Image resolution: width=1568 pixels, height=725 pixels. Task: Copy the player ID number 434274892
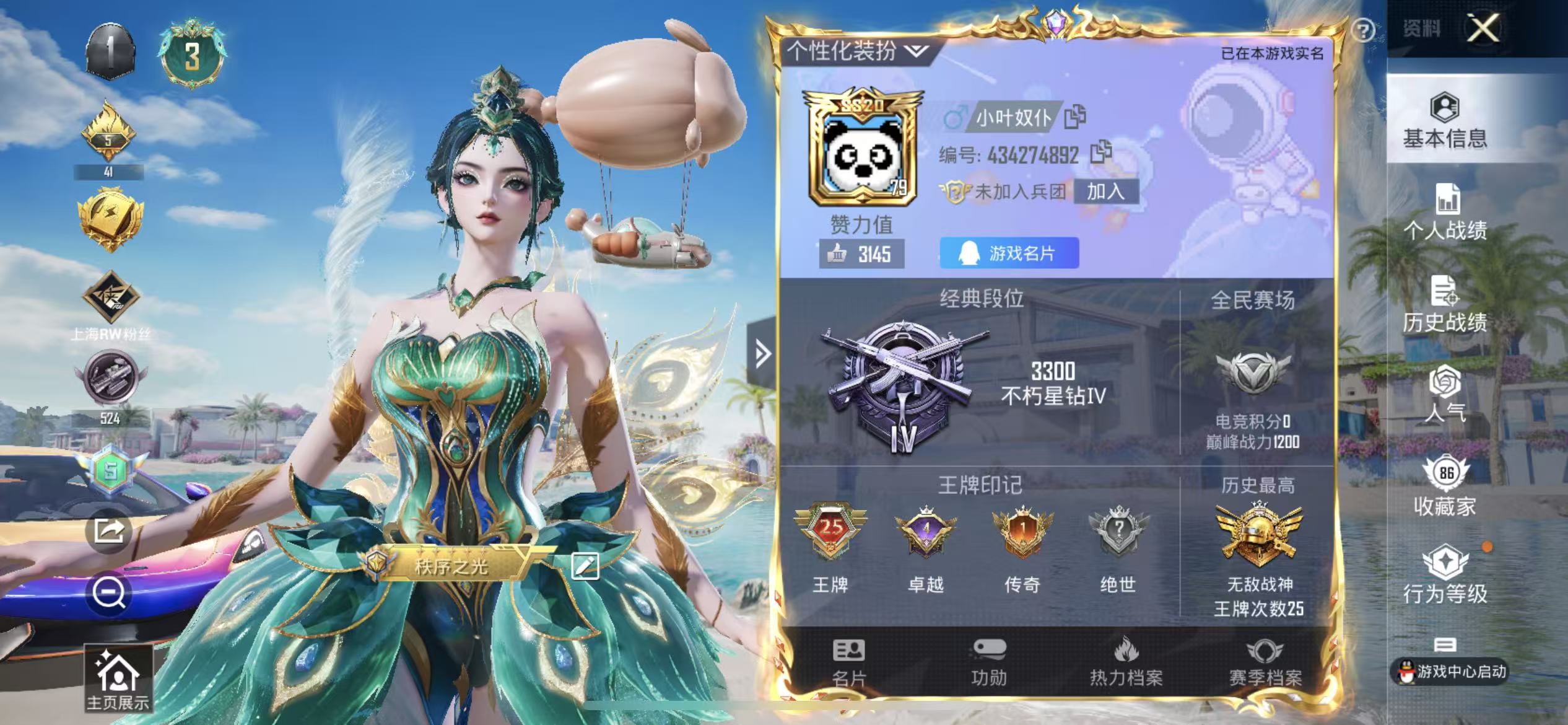point(1100,152)
